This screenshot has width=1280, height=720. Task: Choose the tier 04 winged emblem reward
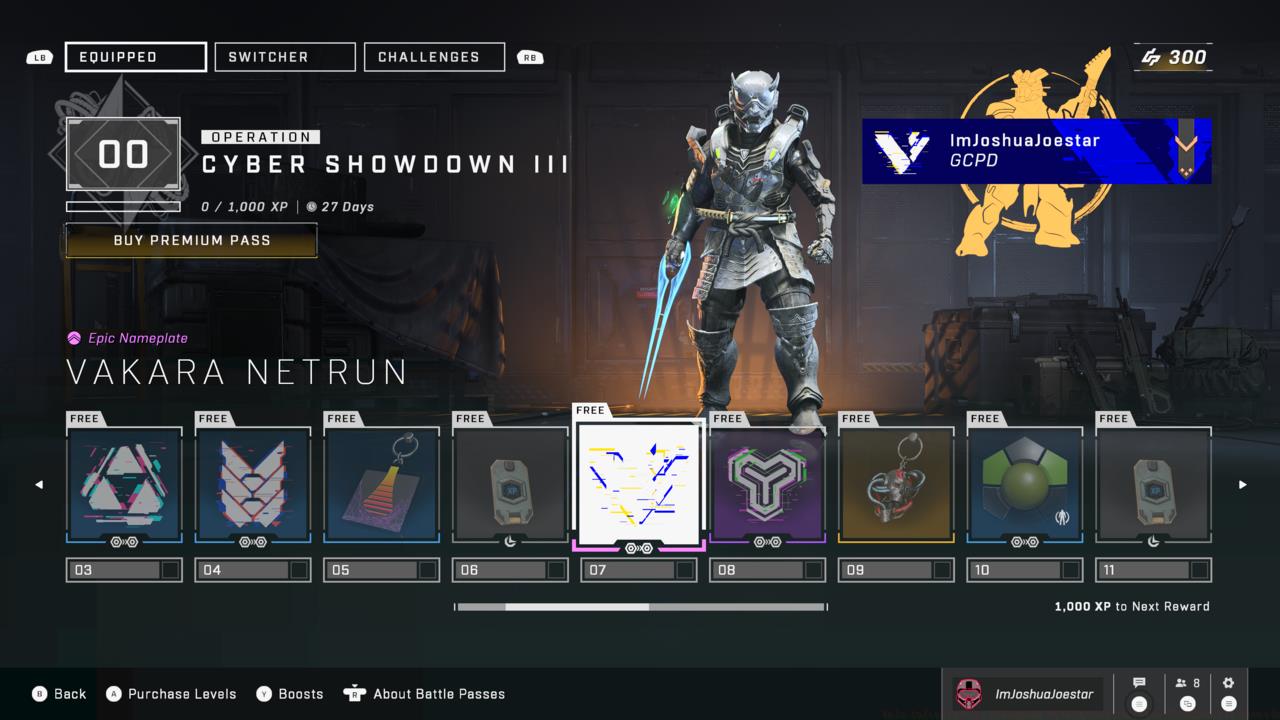(x=253, y=485)
